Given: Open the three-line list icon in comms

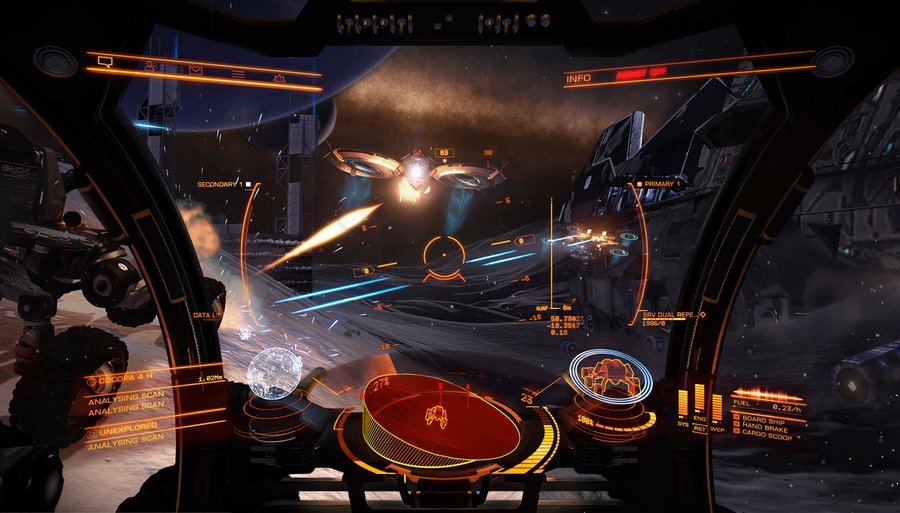Looking at the screenshot, I should [238, 73].
